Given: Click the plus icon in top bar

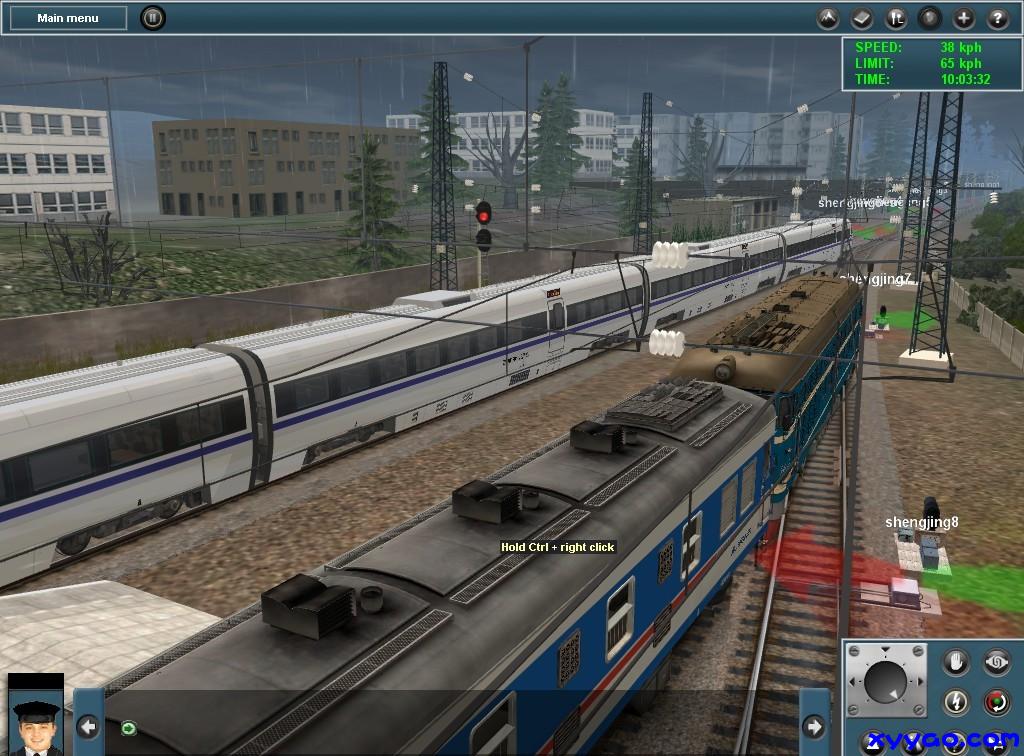Looking at the screenshot, I should pos(963,18).
